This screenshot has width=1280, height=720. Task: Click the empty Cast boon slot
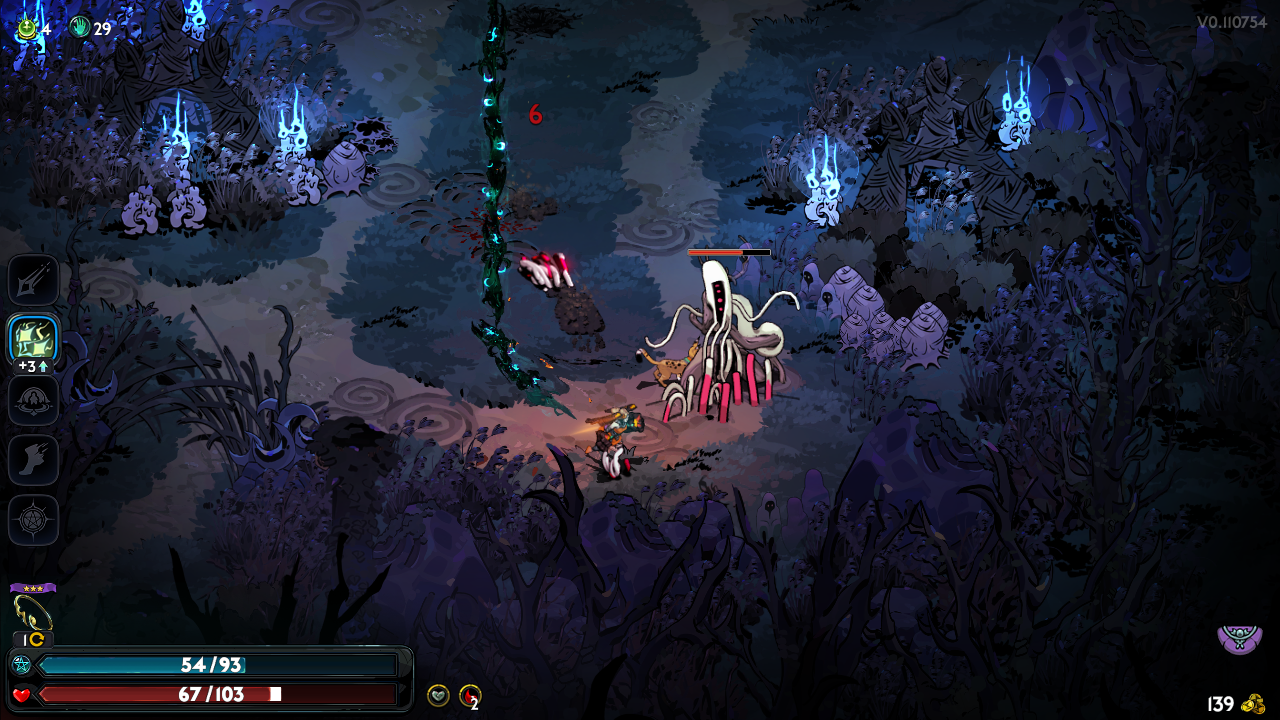(x=33, y=400)
